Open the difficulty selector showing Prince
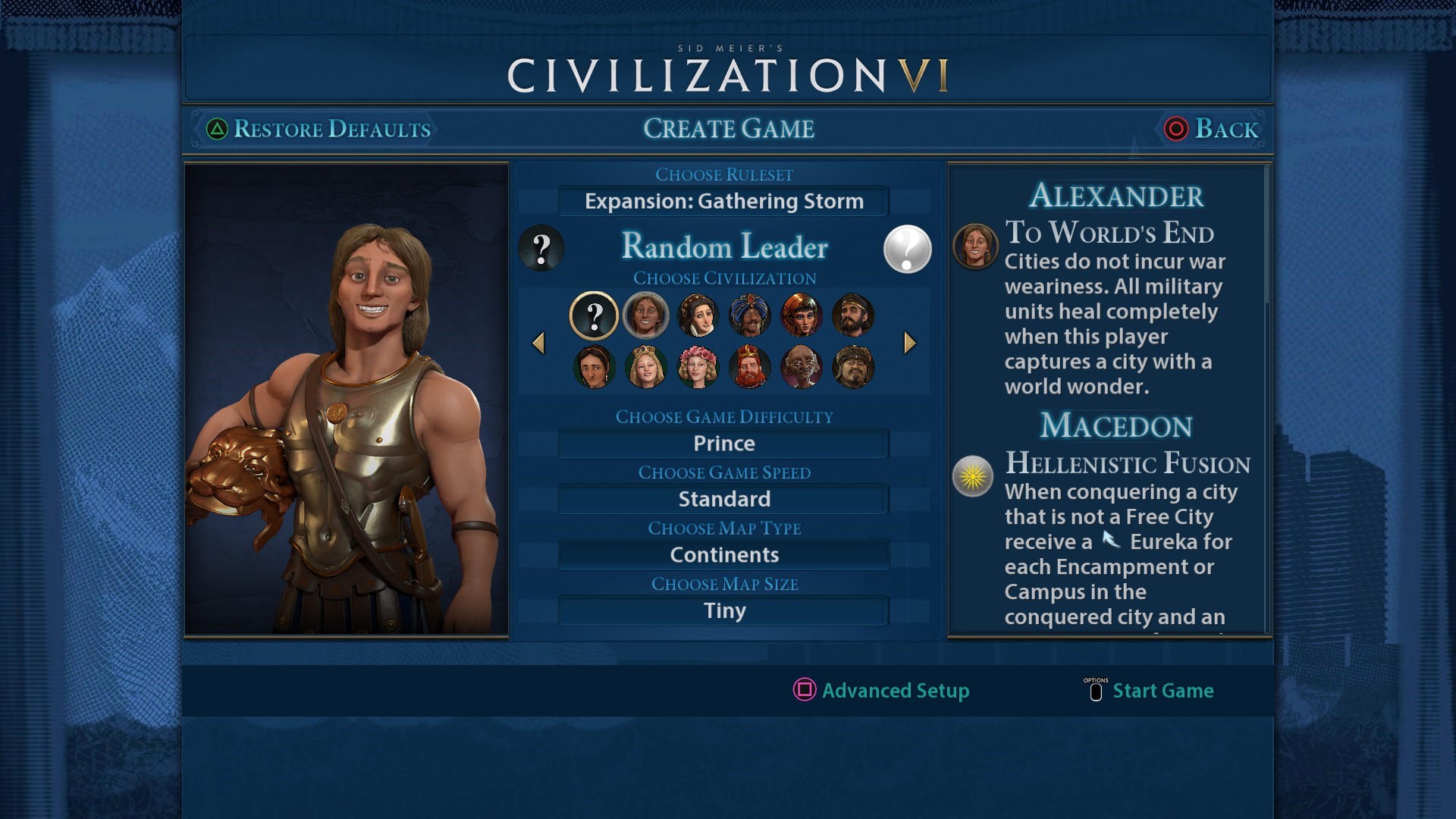Screen dimensions: 1456x819 (x=723, y=443)
